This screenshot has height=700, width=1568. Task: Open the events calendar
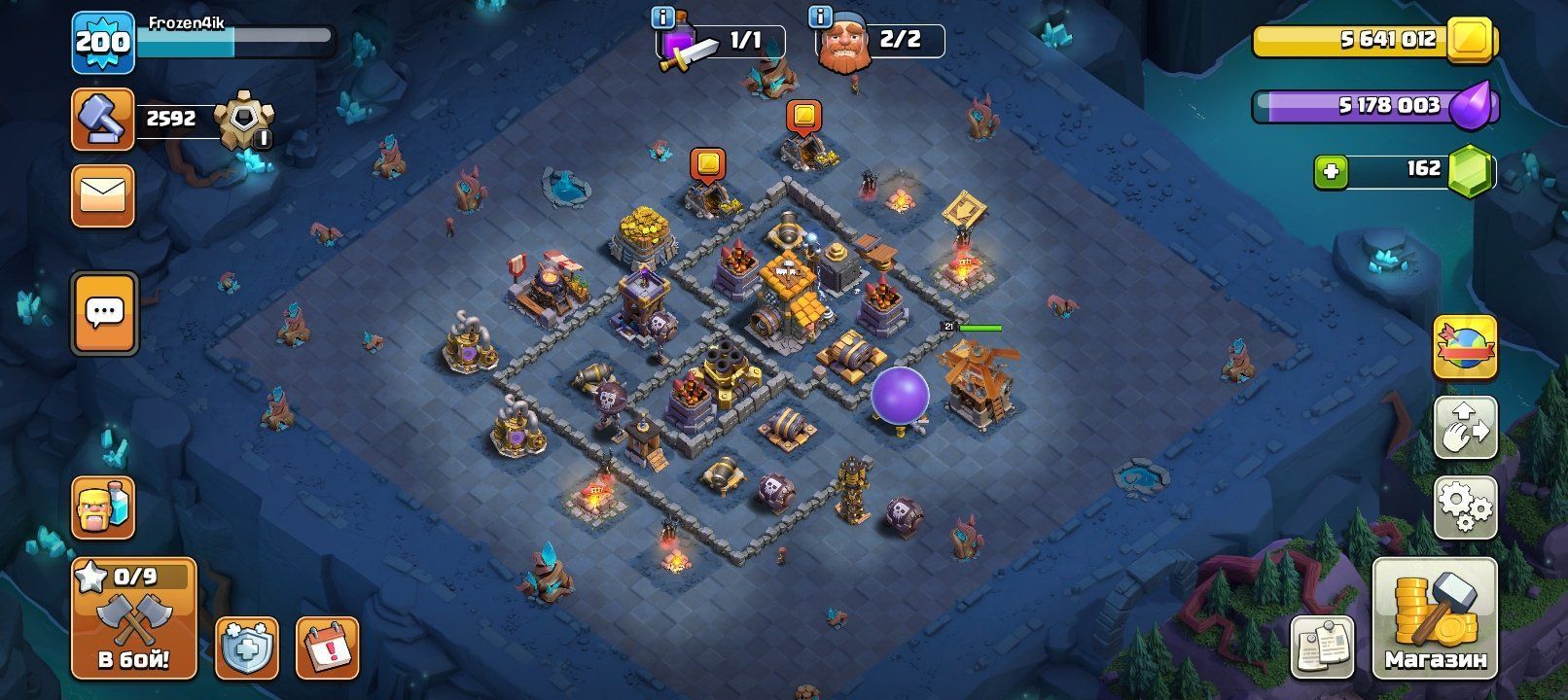click(327, 647)
